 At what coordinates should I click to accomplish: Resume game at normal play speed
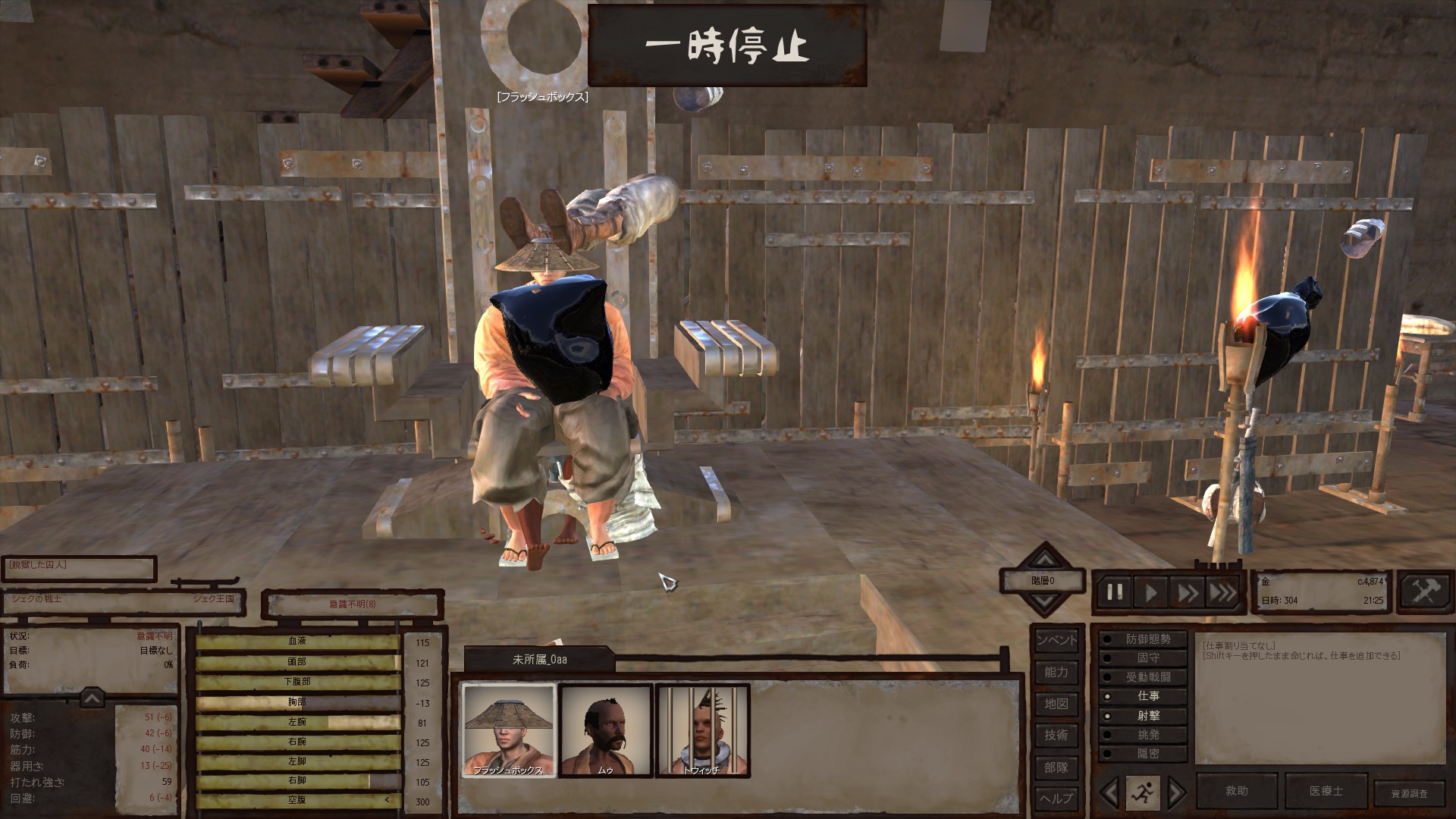(x=1151, y=592)
